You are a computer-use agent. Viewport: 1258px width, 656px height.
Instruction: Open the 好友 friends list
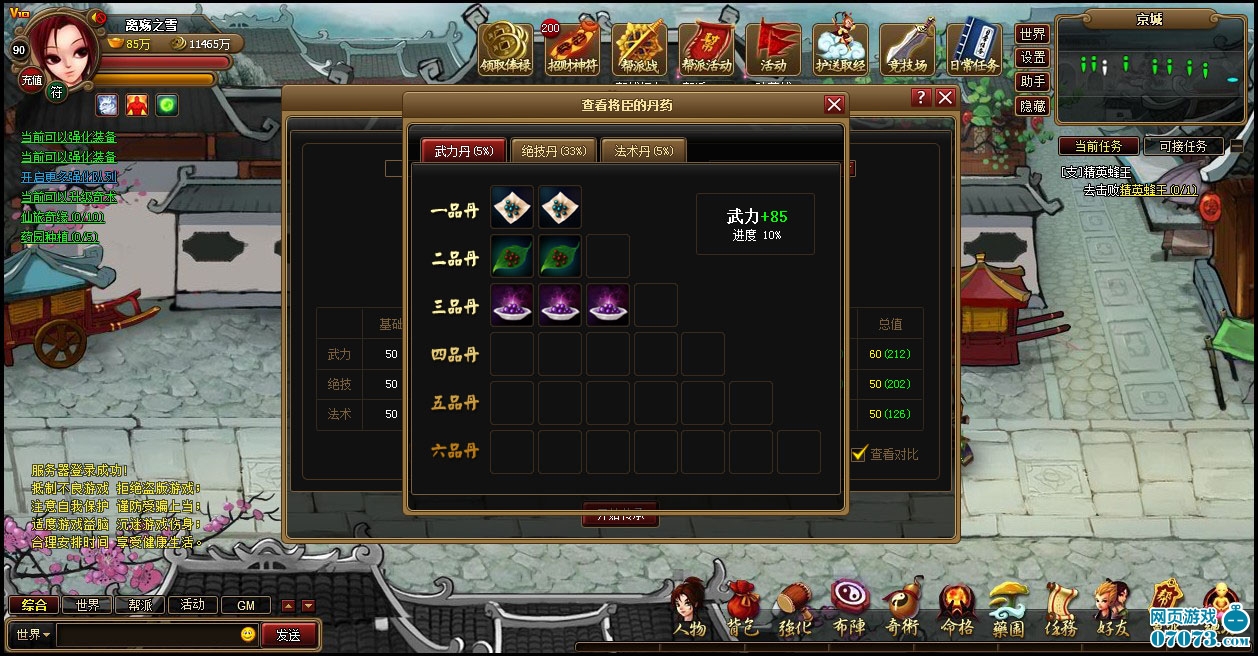(x=1111, y=612)
